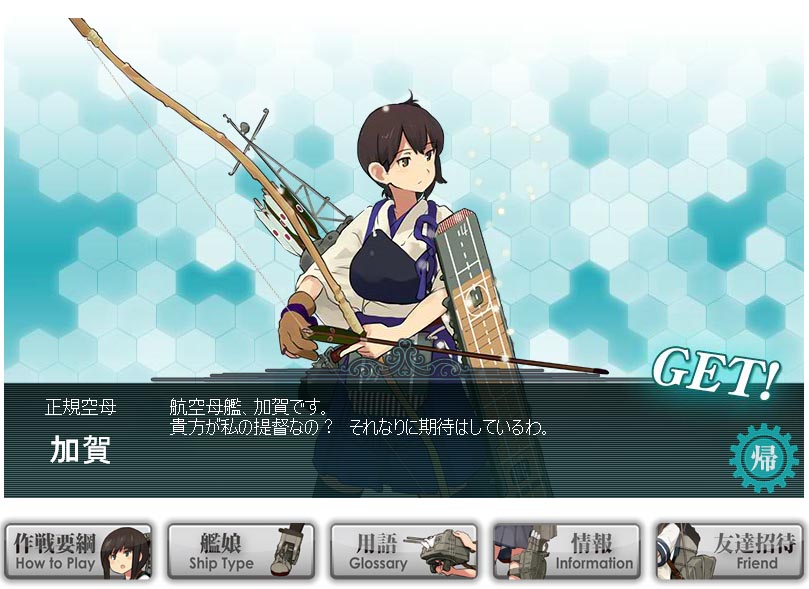
Task: Show the Glossary of terms
Action: [x=403, y=551]
